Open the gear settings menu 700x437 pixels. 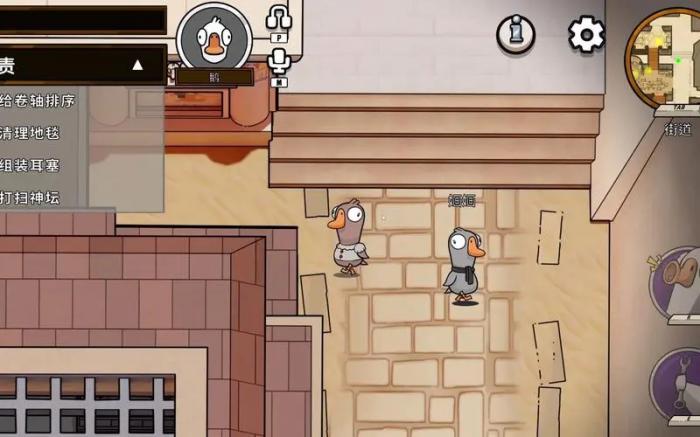coord(587,35)
